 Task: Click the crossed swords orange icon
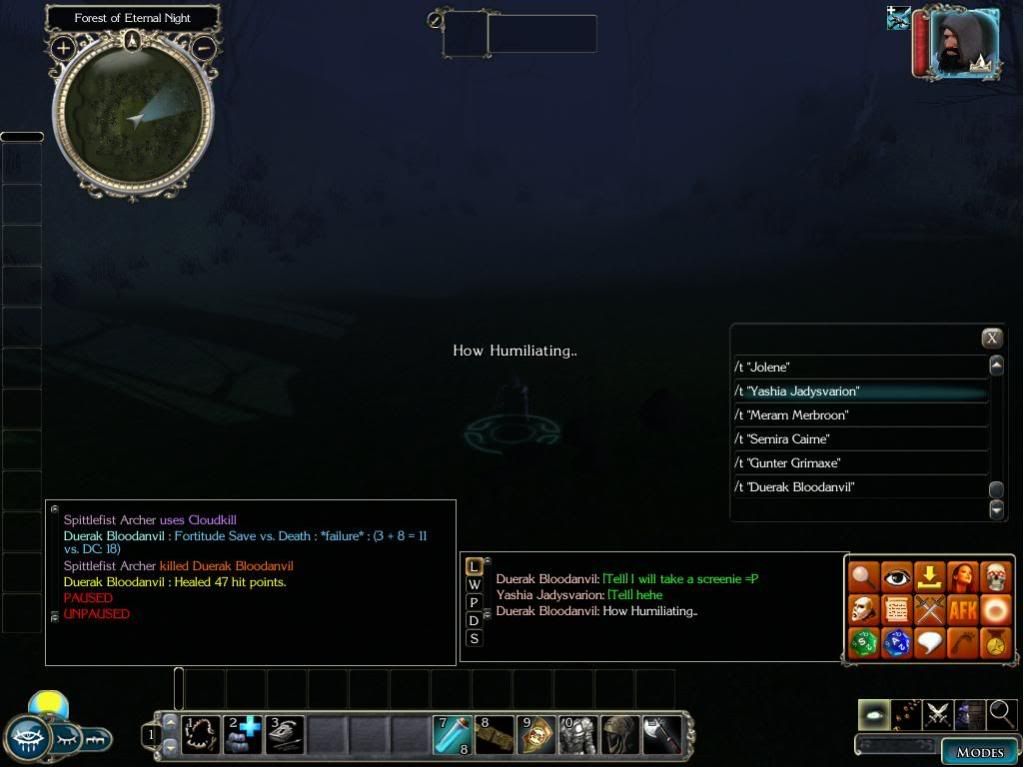930,609
